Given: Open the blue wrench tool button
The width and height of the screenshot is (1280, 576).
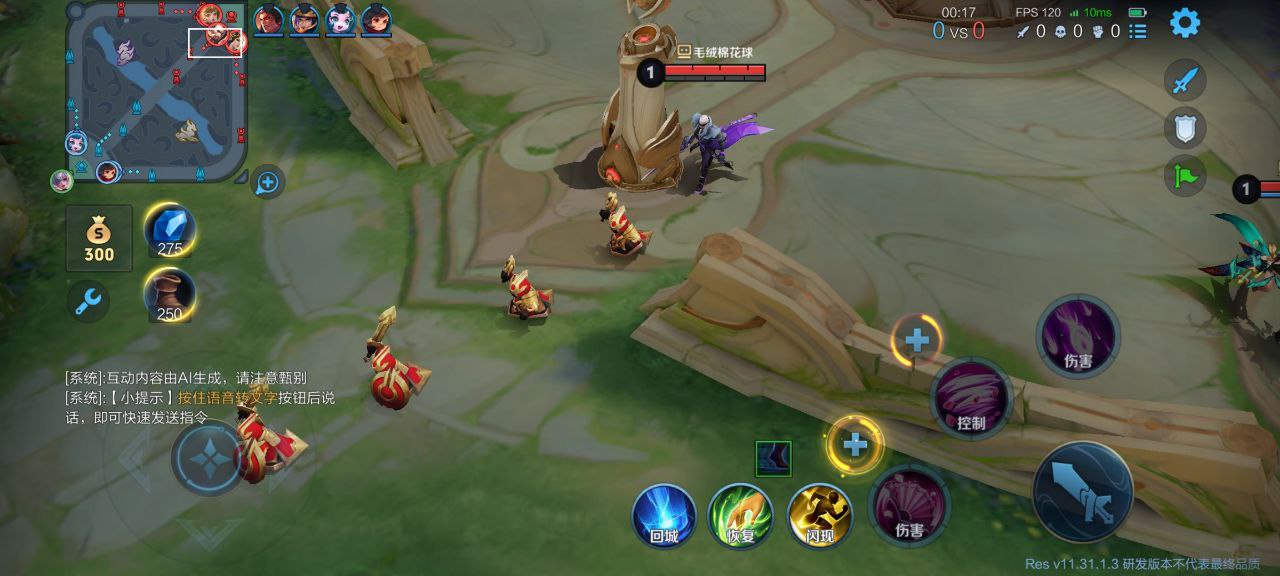Looking at the screenshot, I should [89, 300].
